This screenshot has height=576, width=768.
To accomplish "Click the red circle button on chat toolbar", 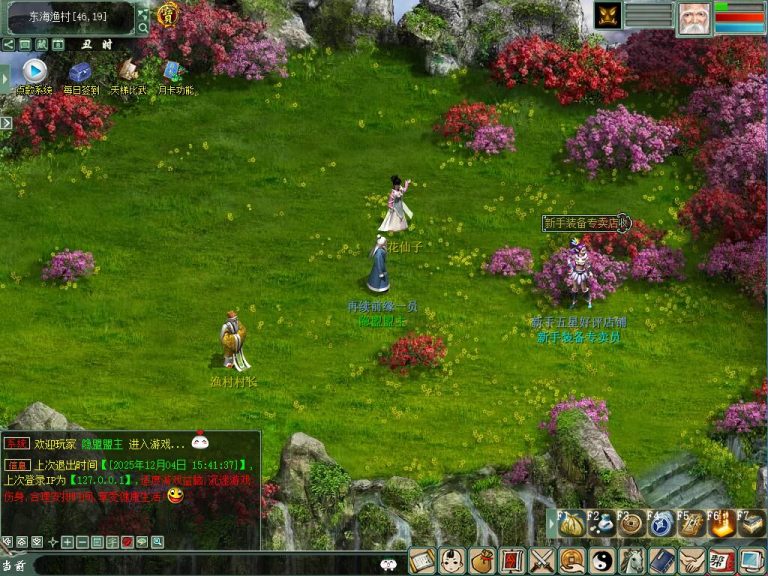I will (x=127, y=542).
